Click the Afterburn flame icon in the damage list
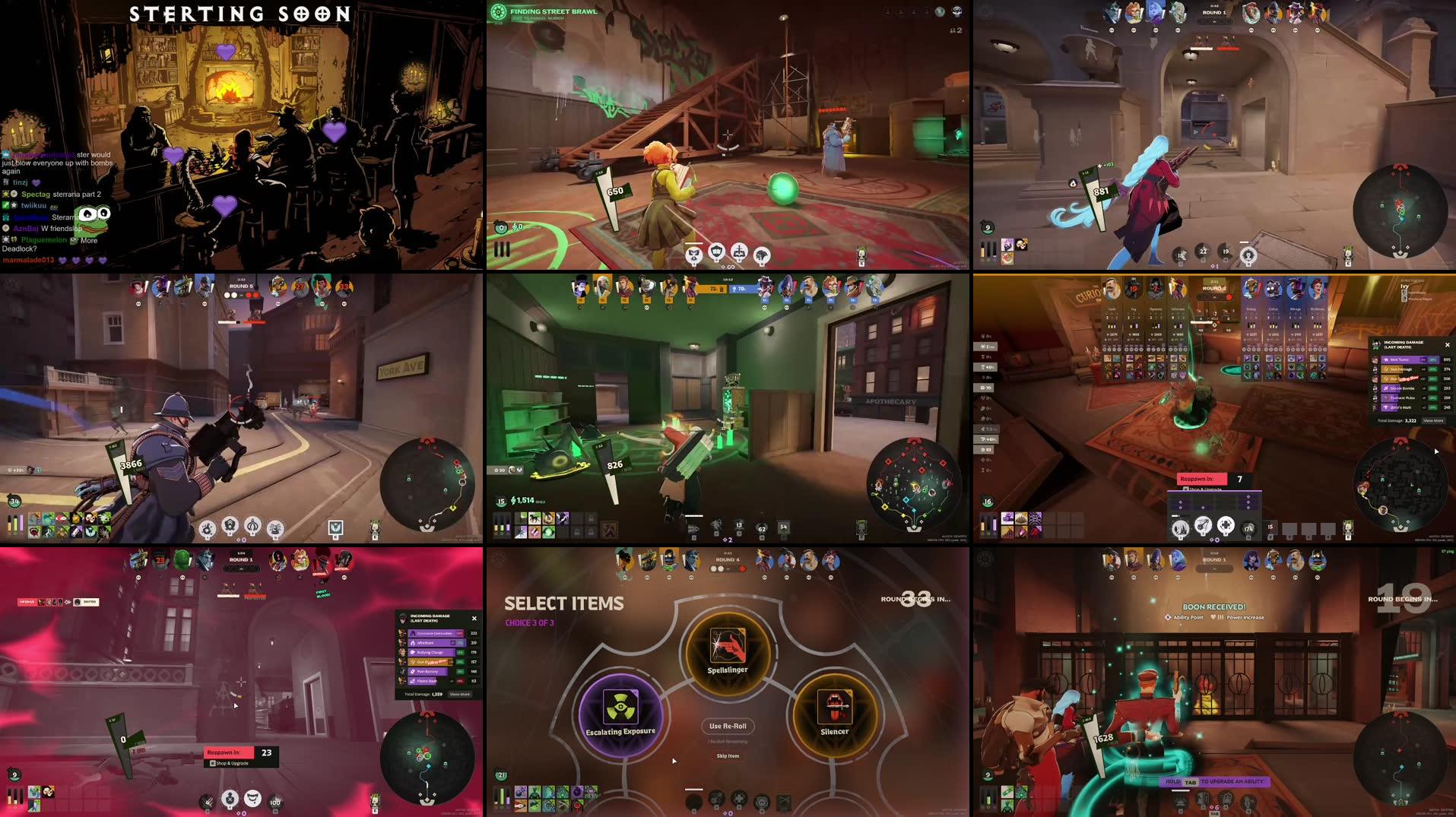The height and width of the screenshot is (817, 1456). [413, 643]
